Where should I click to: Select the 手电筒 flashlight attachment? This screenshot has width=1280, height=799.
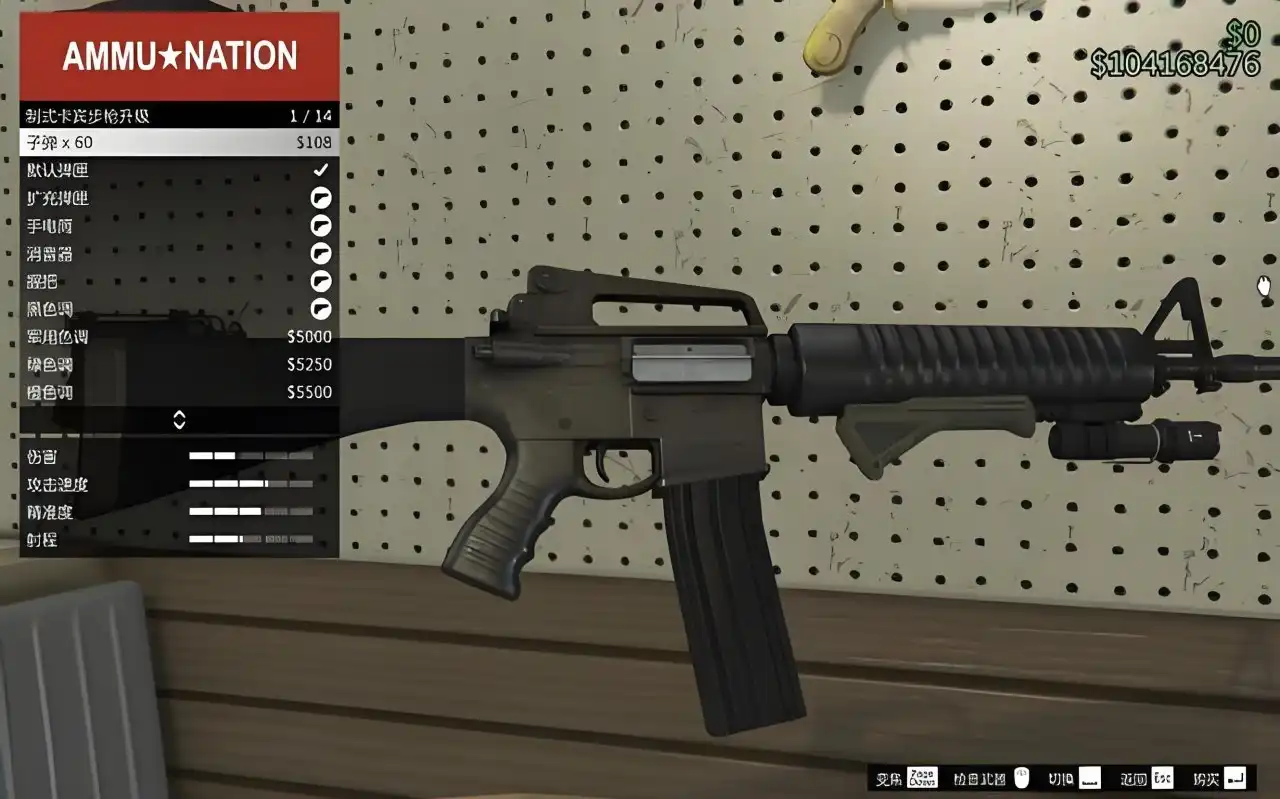click(179, 226)
